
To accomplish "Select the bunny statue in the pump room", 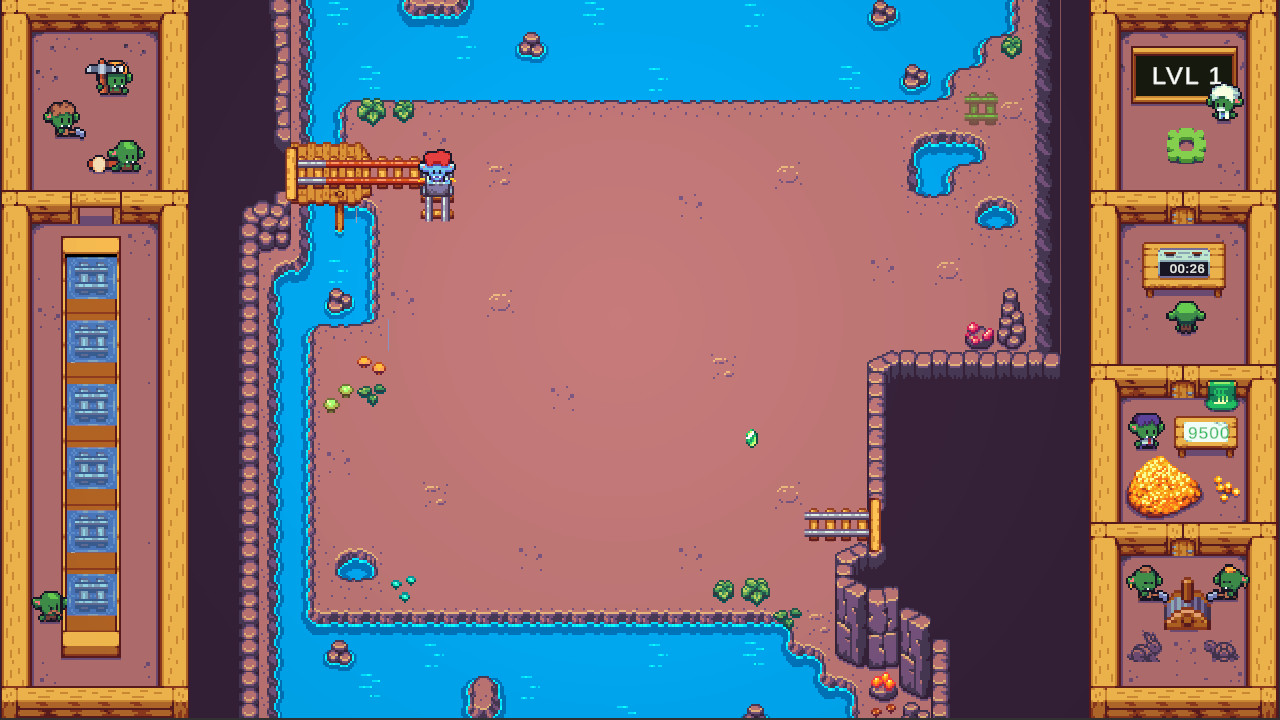I will pyautogui.click(x=1145, y=650).
